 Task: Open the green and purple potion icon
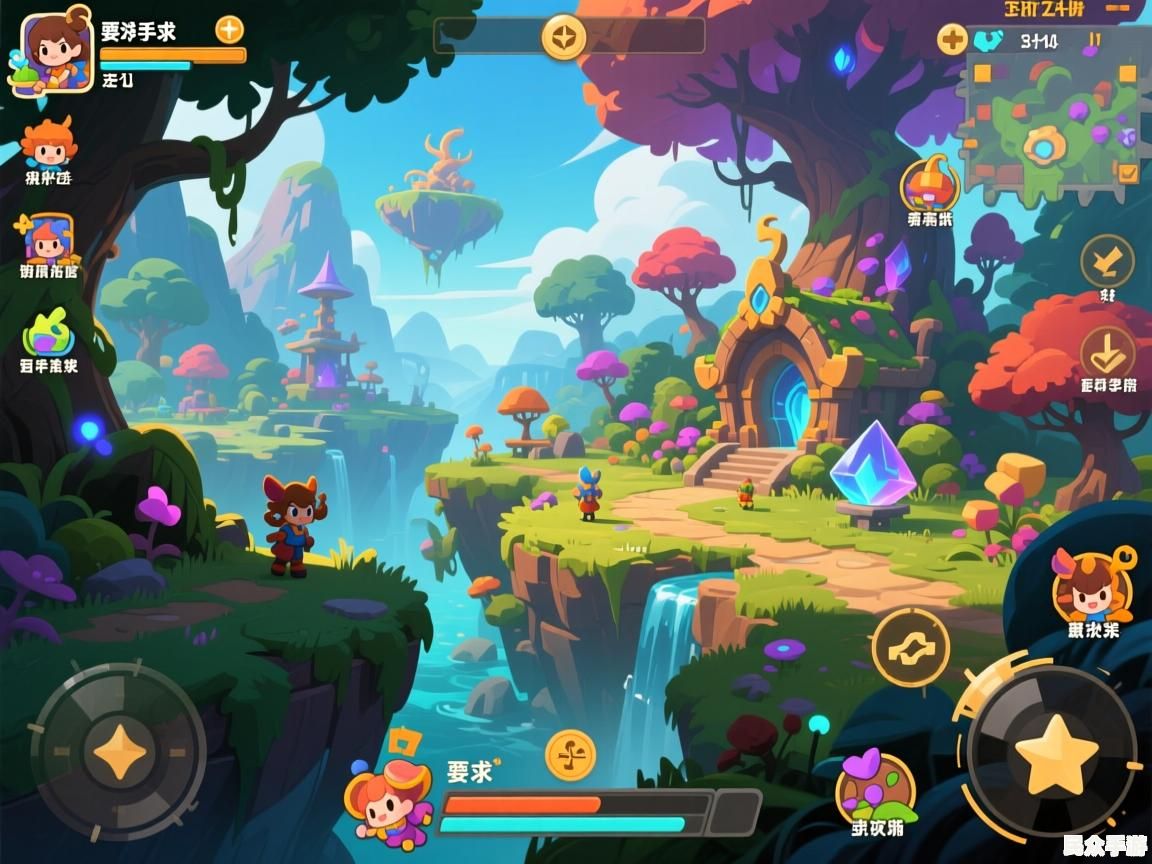48,335
